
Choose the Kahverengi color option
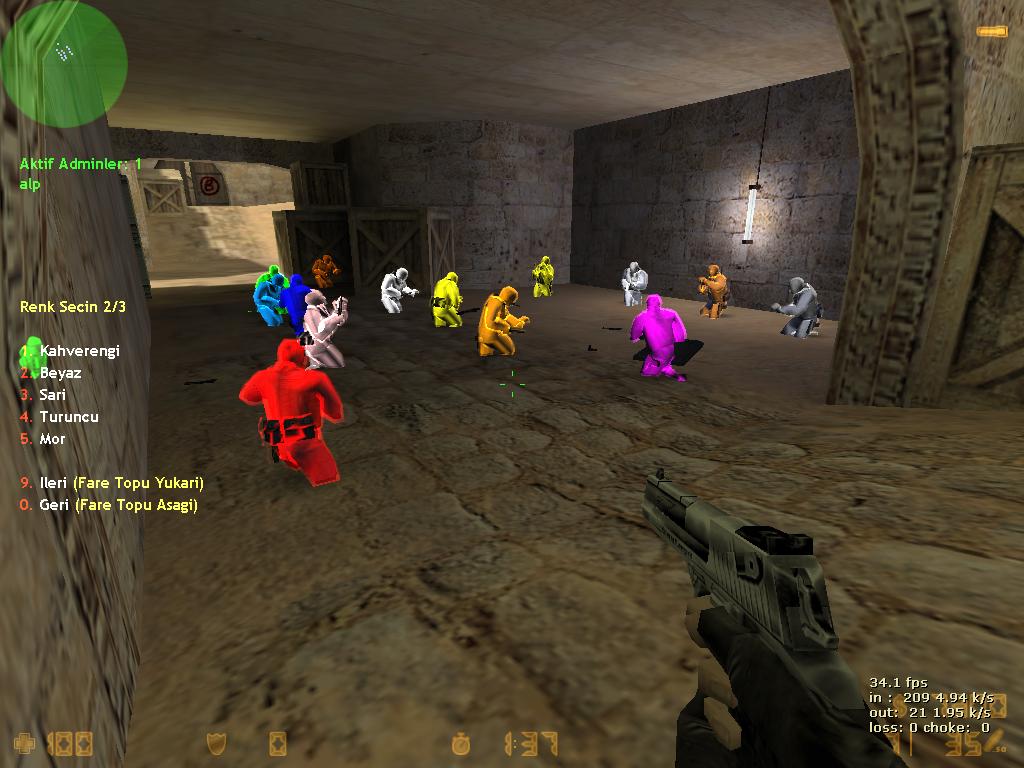click(x=78, y=351)
